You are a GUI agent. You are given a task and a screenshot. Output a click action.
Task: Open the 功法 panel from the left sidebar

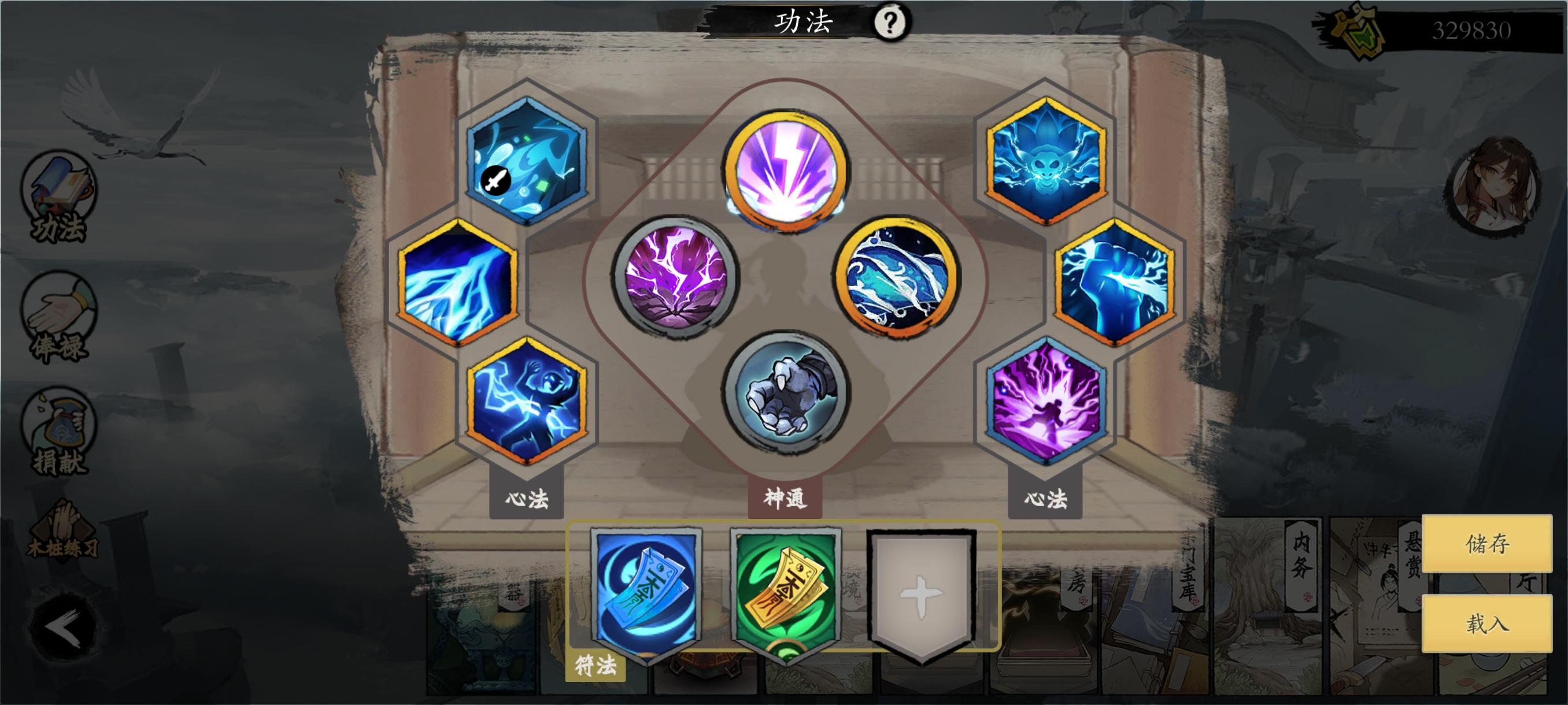(58, 195)
